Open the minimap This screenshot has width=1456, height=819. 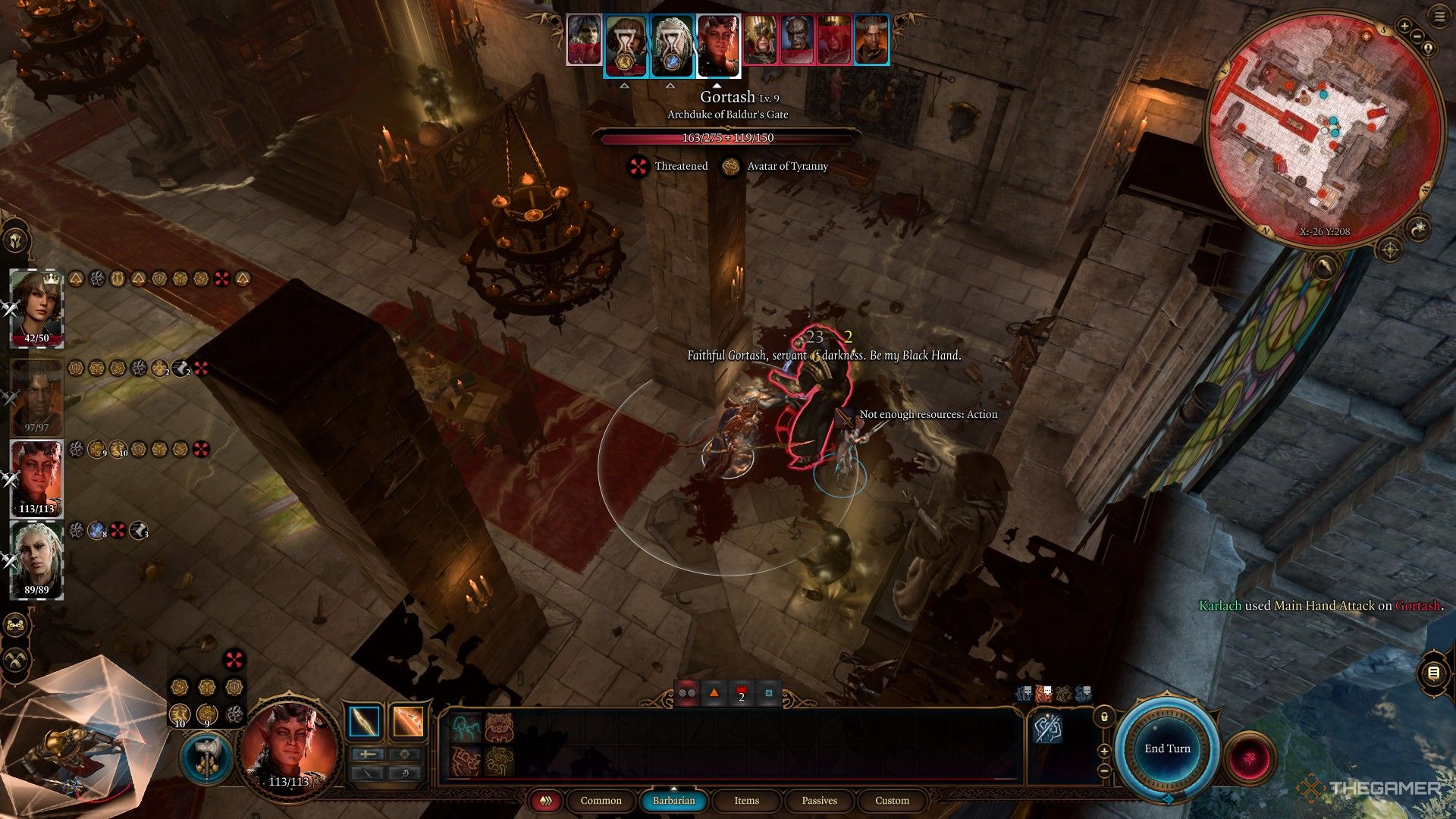[x=1323, y=127]
